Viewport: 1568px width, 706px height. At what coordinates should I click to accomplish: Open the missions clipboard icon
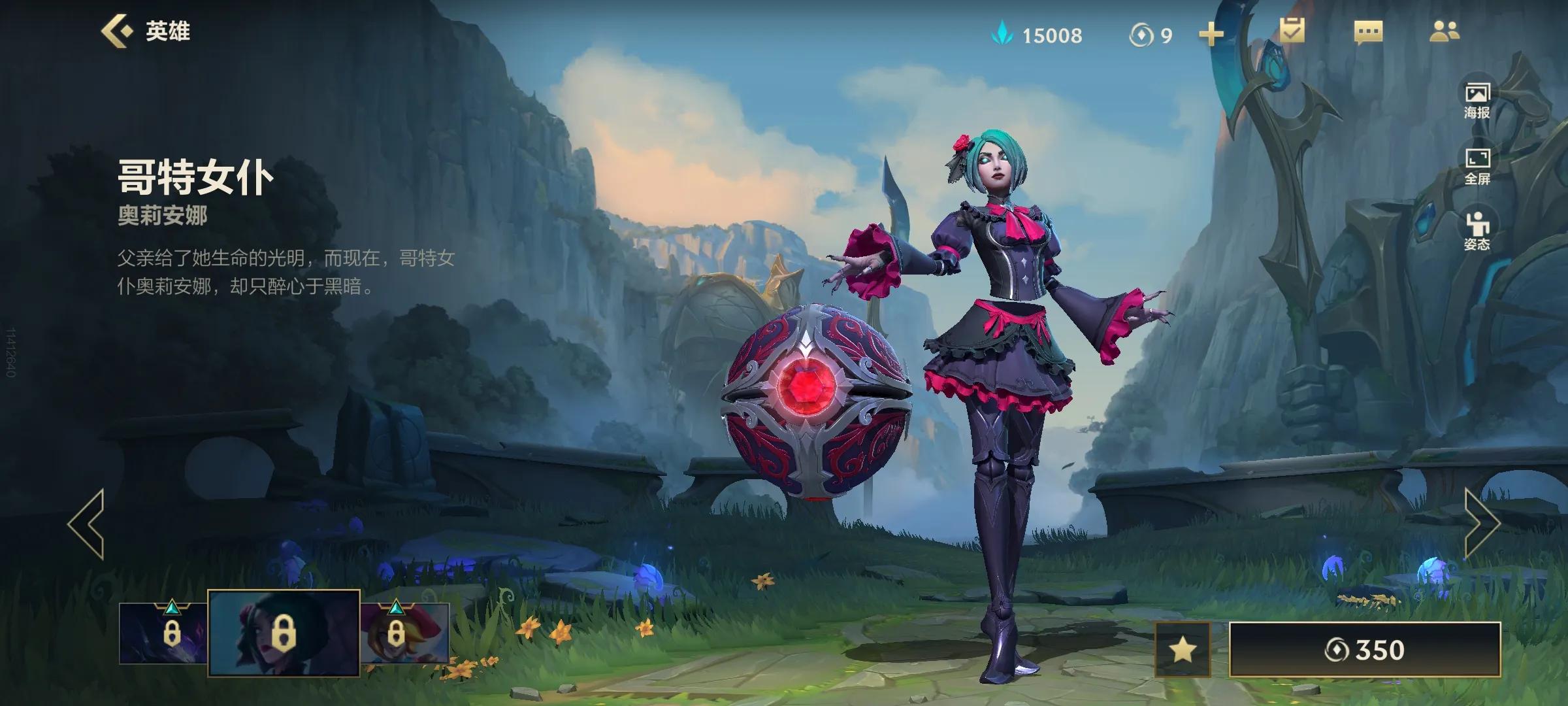coord(1292,31)
